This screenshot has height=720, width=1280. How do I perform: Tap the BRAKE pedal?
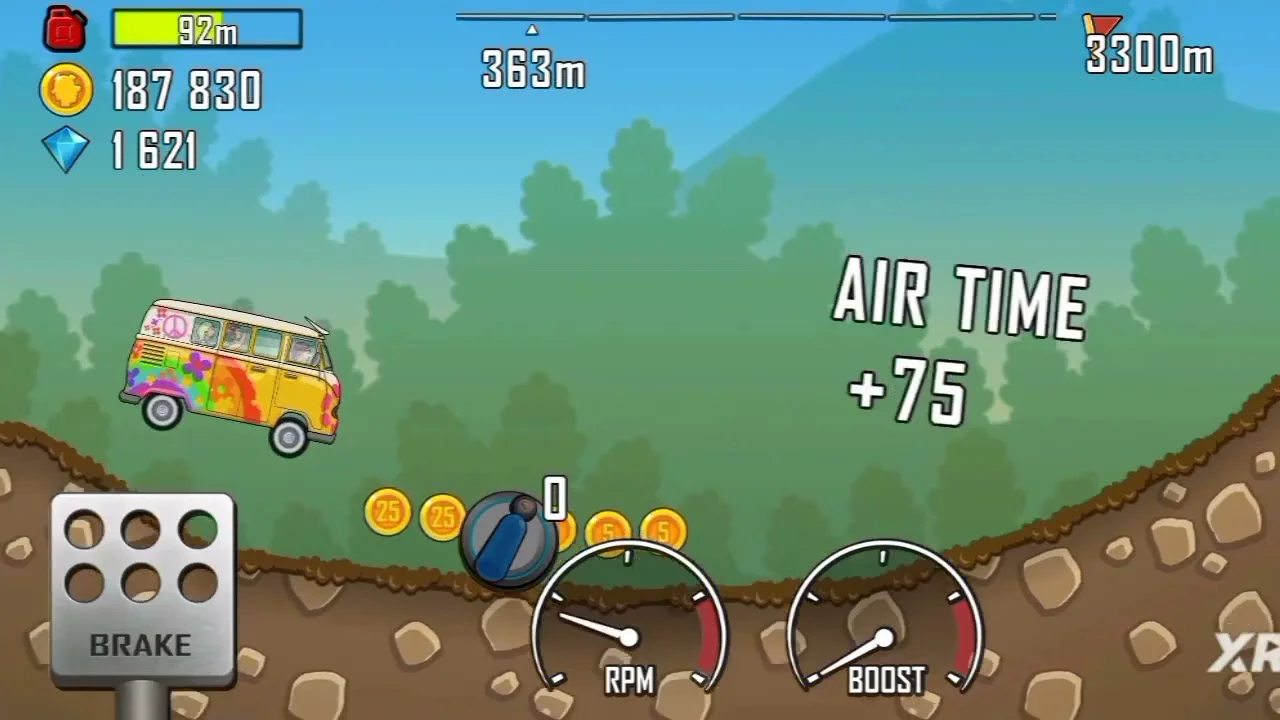click(141, 590)
